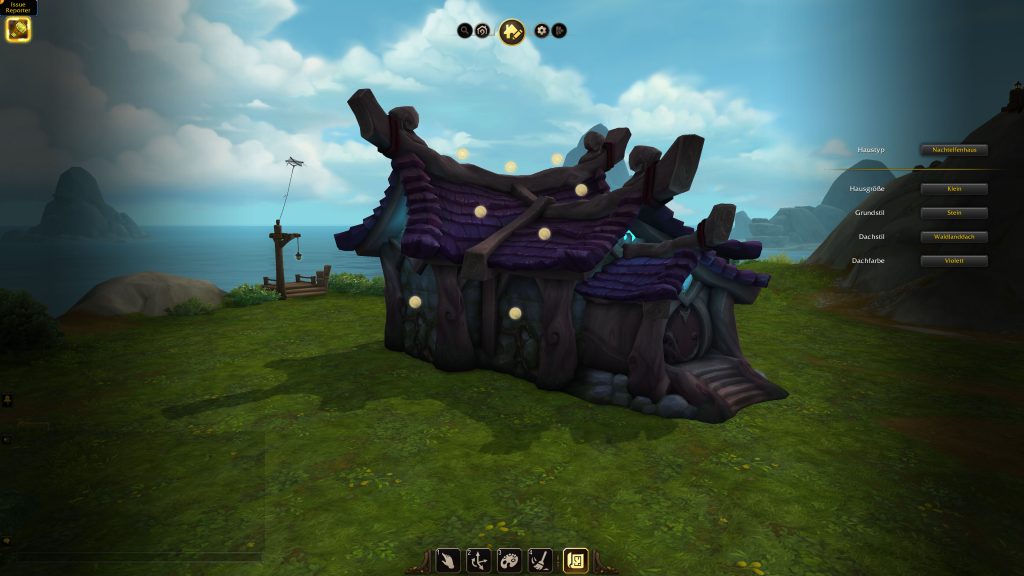Choose a different Dachstil than Waldlanddach
Screen dimensions: 1024x576
coord(954,237)
